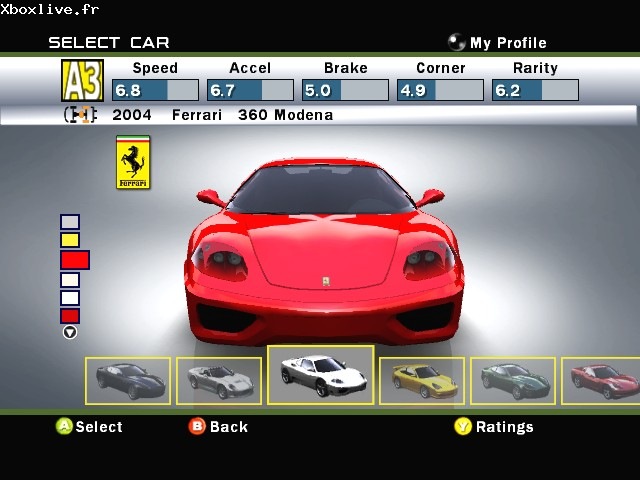
Task: Select the white car thumbnail
Action: point(320,375)
